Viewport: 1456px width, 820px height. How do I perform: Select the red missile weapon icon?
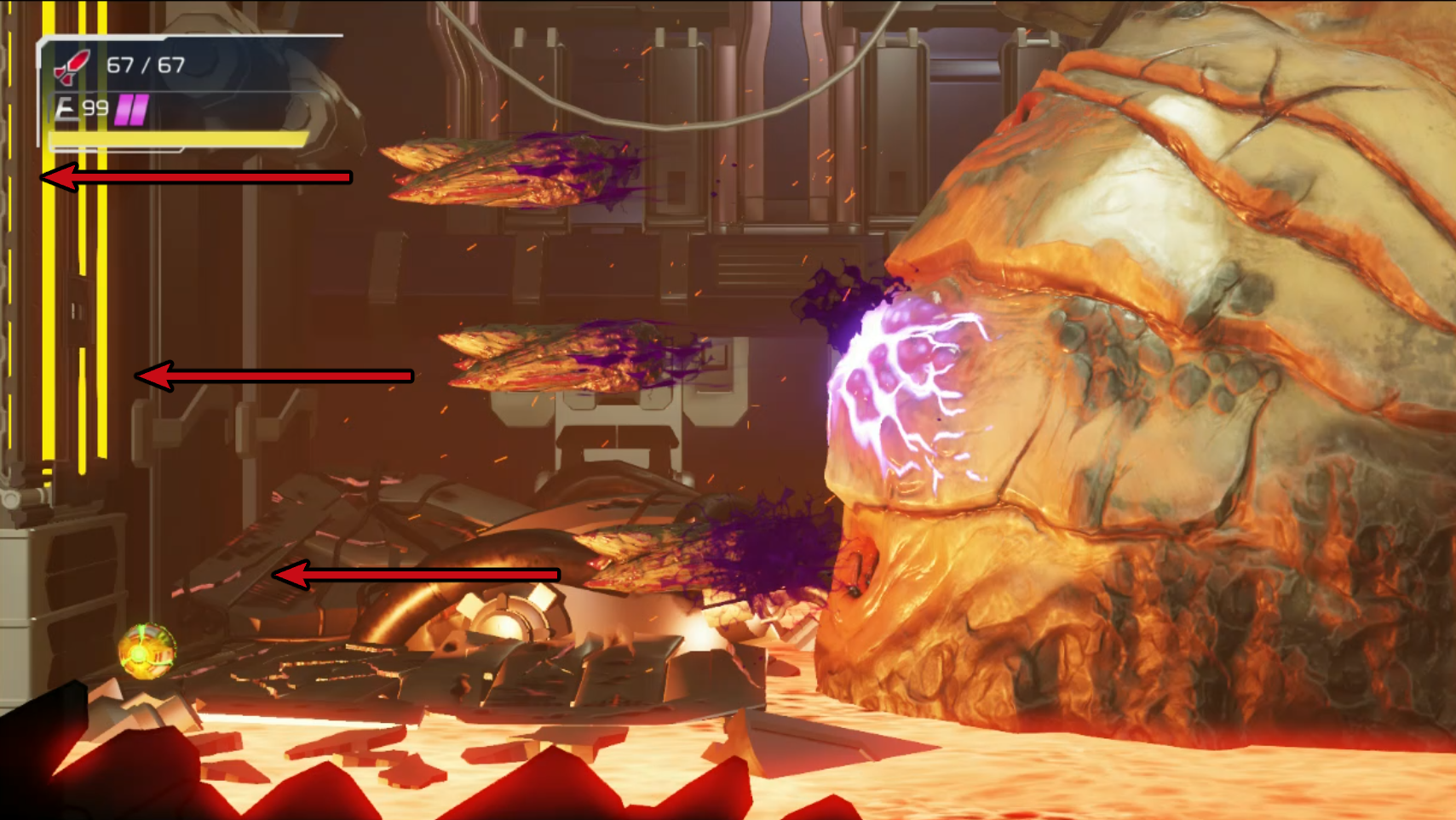click(x=72, y=66)
